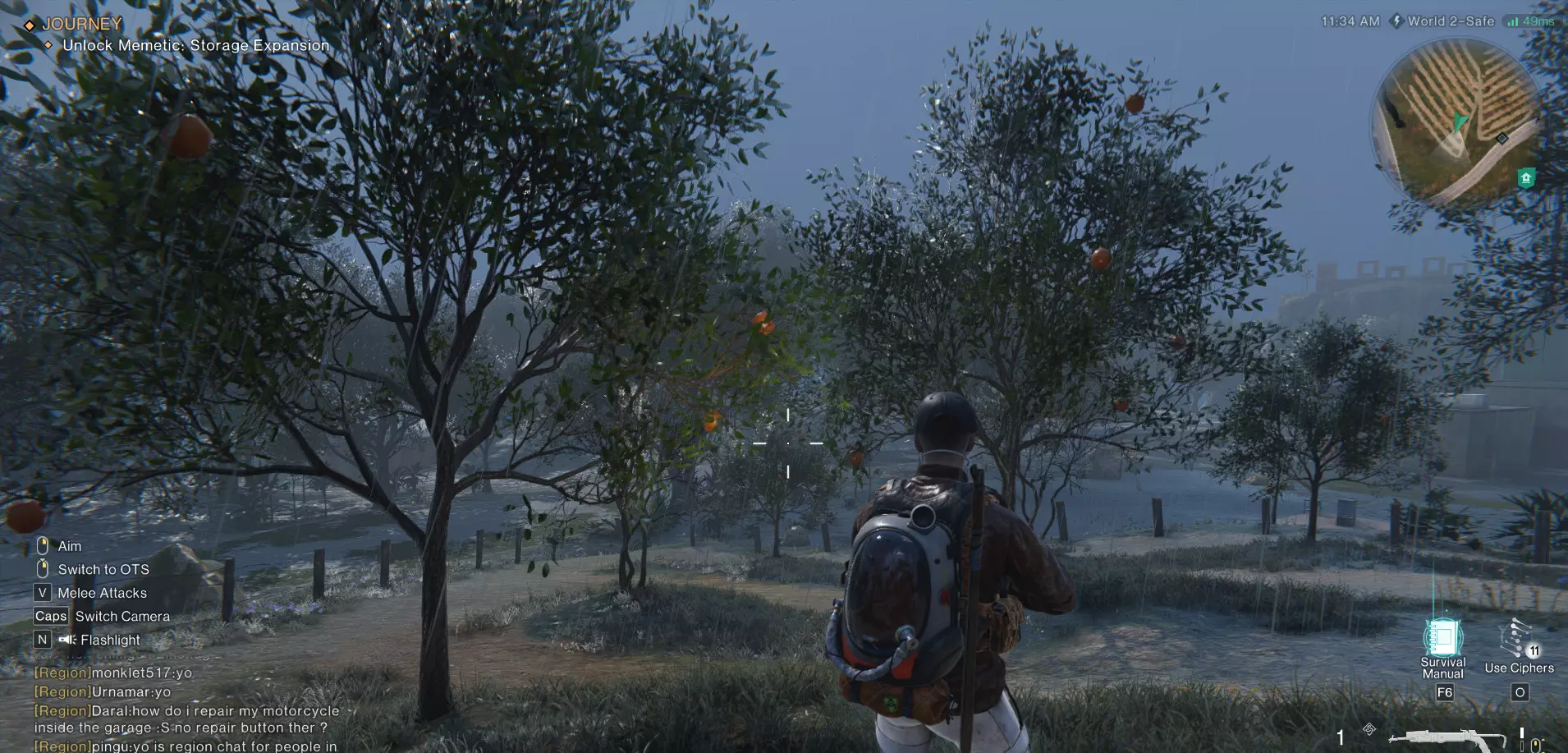Screen dimensions: 1568x753
Task: Open the Survival Manual notebook icon
Action: pyautogui.click(x=1442, y=637)
